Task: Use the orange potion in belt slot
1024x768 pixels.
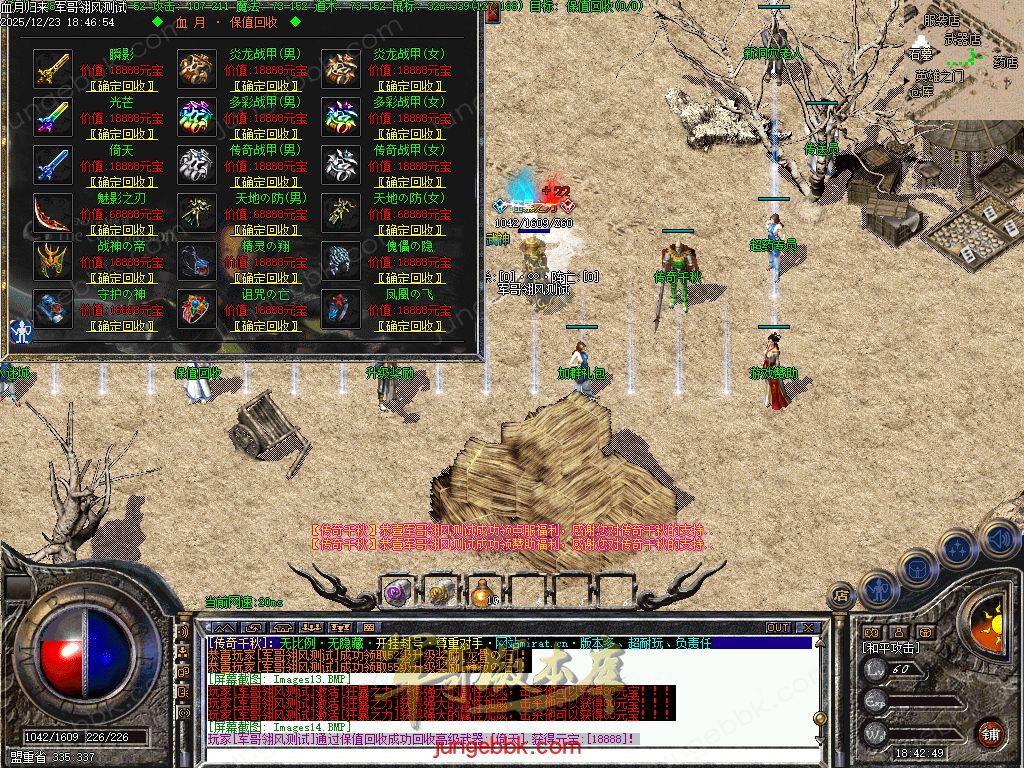Action: pyautogui.click(x=481, y=593)
